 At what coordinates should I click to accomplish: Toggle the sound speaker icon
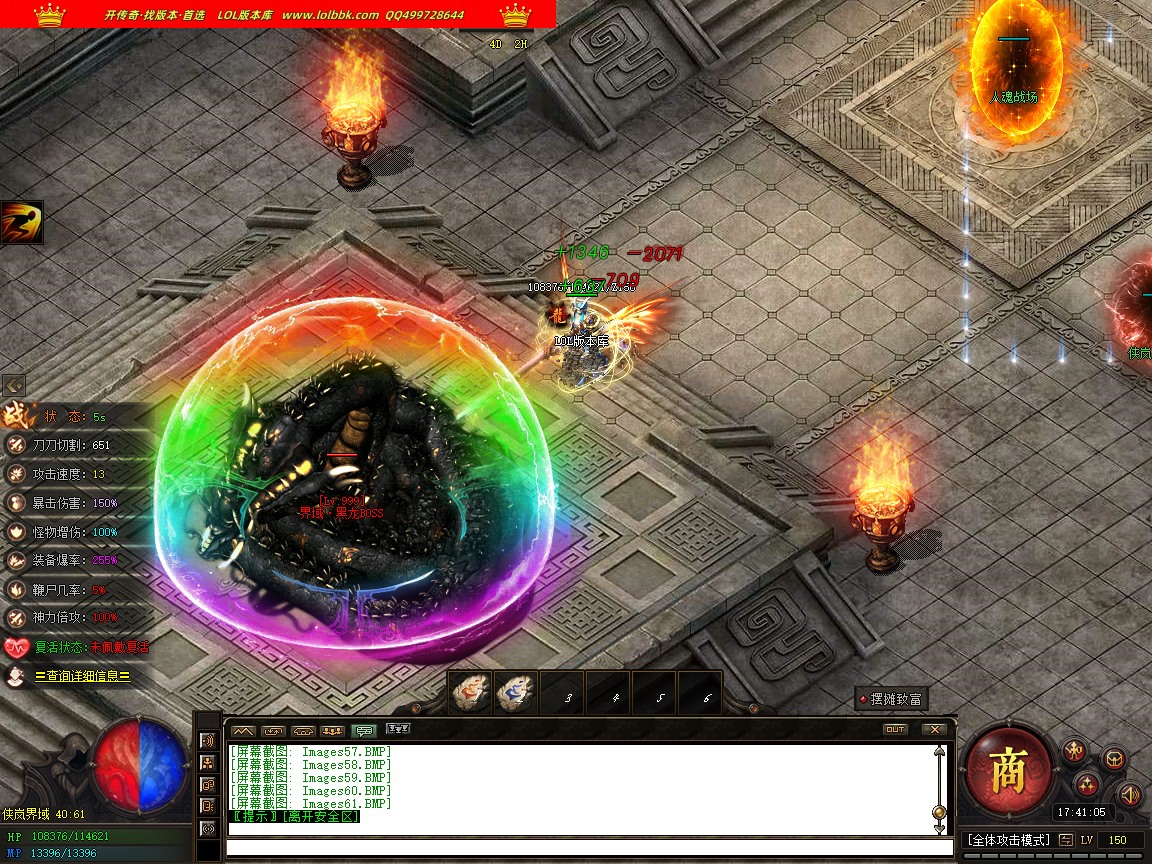1130,794
